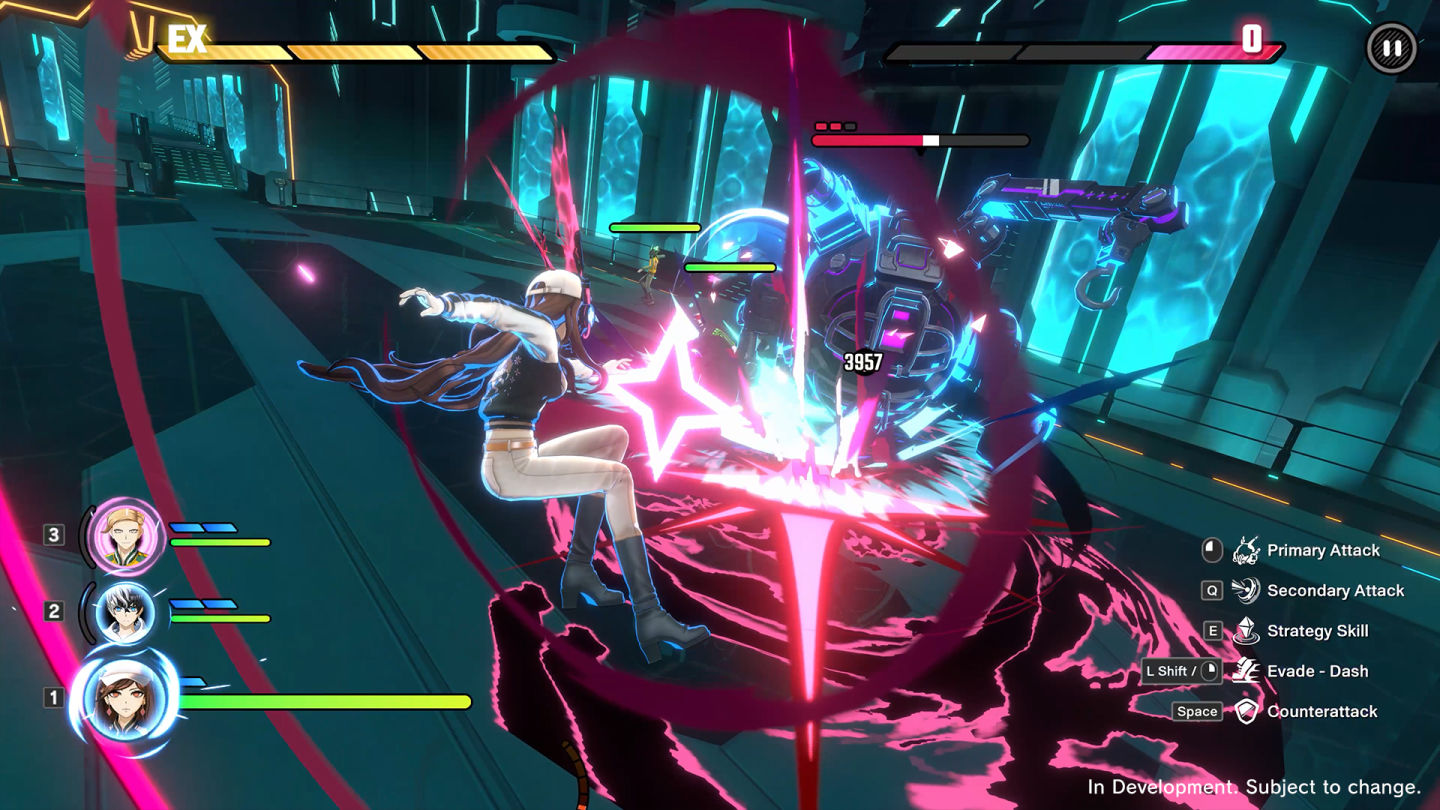Trigger the Strategy Skill icon

[x=1245, y=631]
